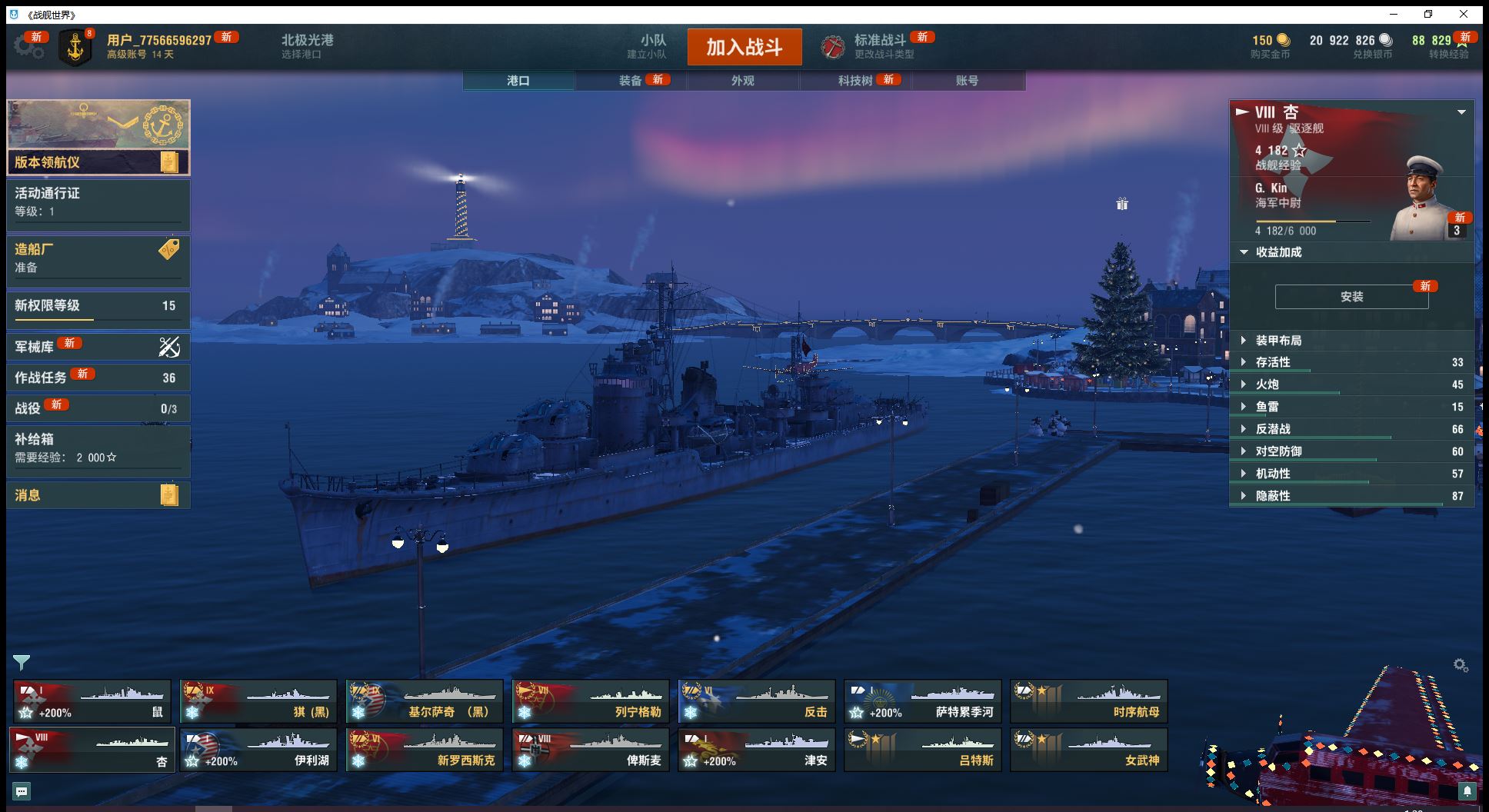This screenshot has width=1489, height=812.
Task: Expand the 火炮 artillery stats row
Action: click(x=1351, y=384)
